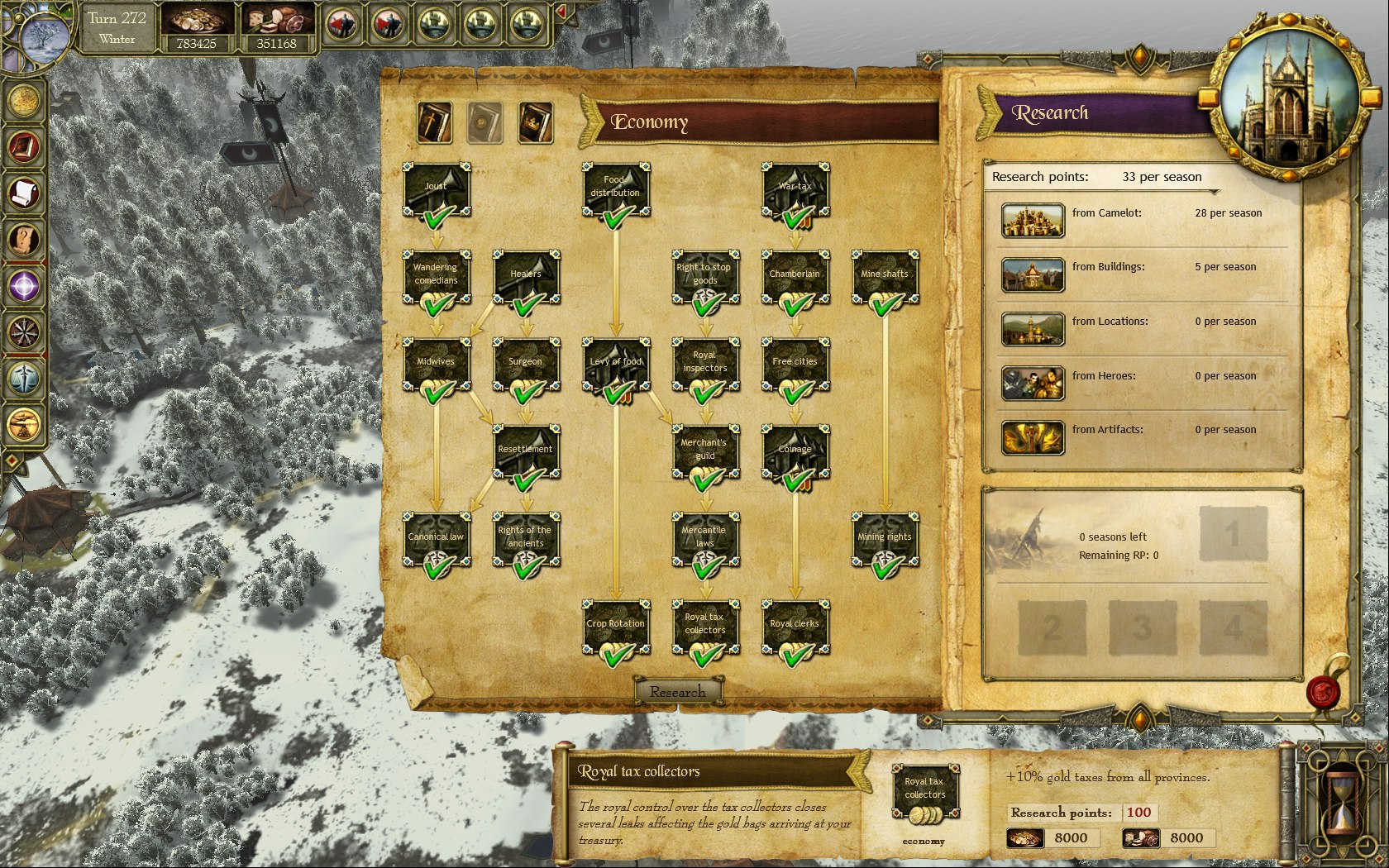
Task: Choose the Crop Rotation technology
Action: pos(616,627)
